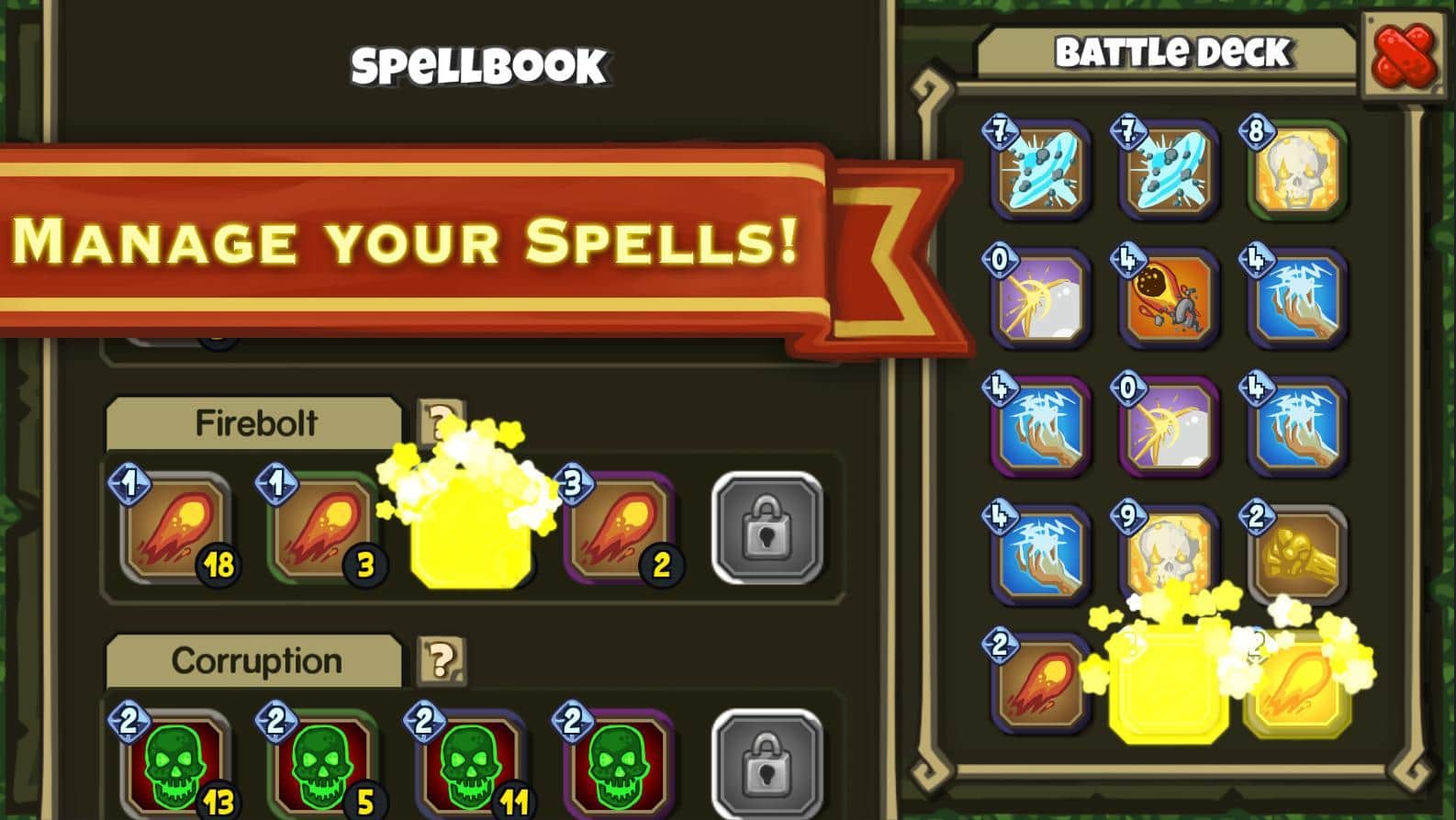
Task: Pick the golden fist card costing 2
Action: click(x=1296, y=554)
